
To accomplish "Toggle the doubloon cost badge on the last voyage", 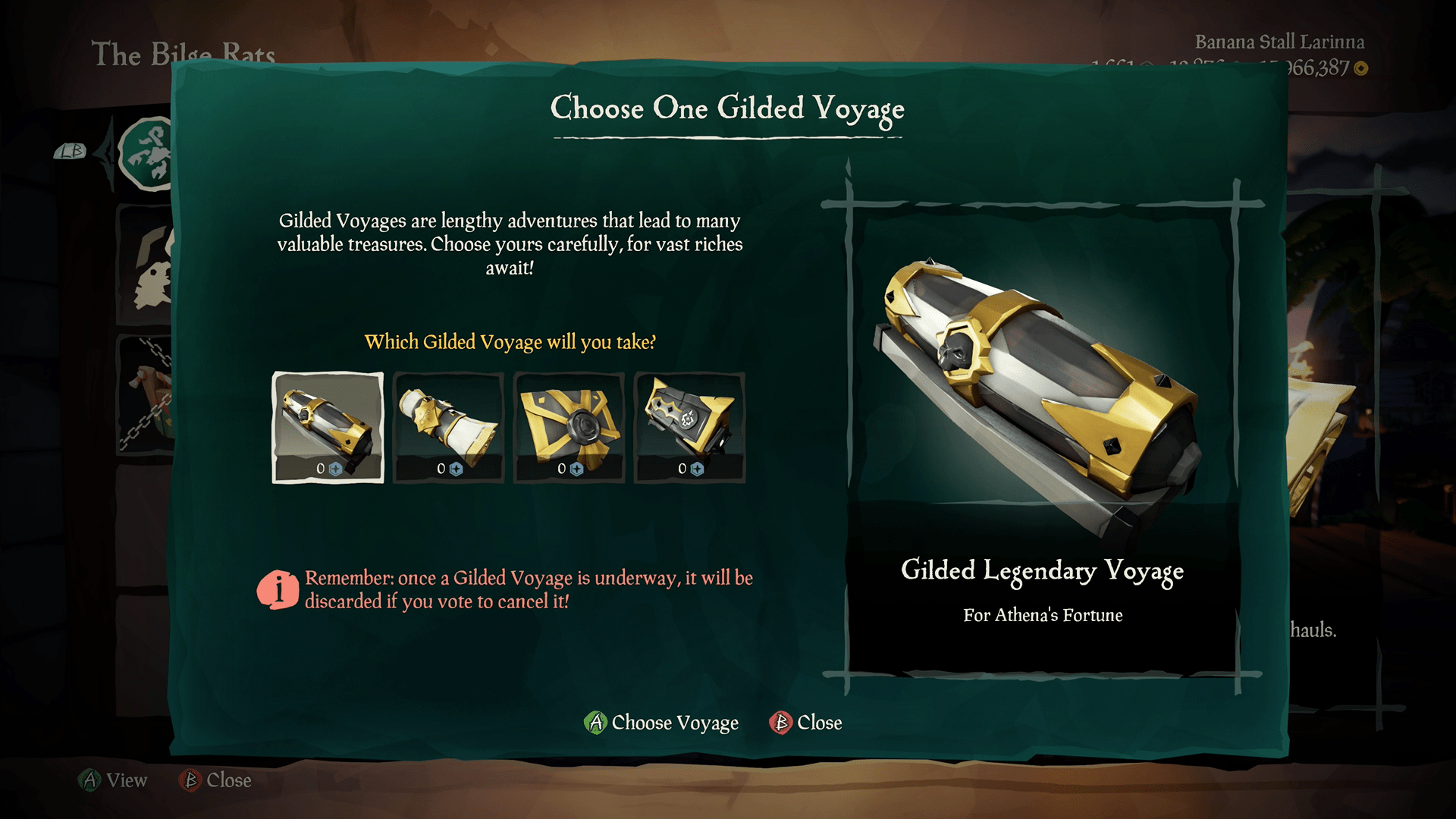I will tap(695, 470).
